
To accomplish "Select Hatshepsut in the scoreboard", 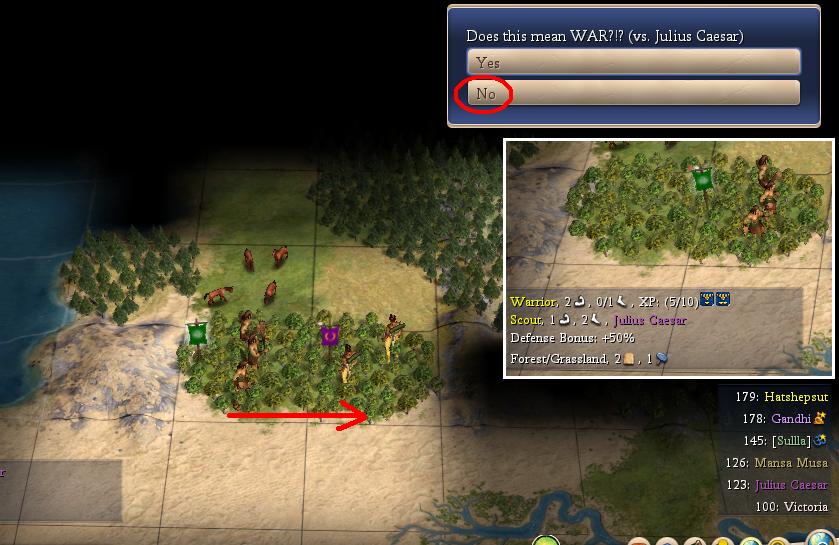I will click(796, 397).
